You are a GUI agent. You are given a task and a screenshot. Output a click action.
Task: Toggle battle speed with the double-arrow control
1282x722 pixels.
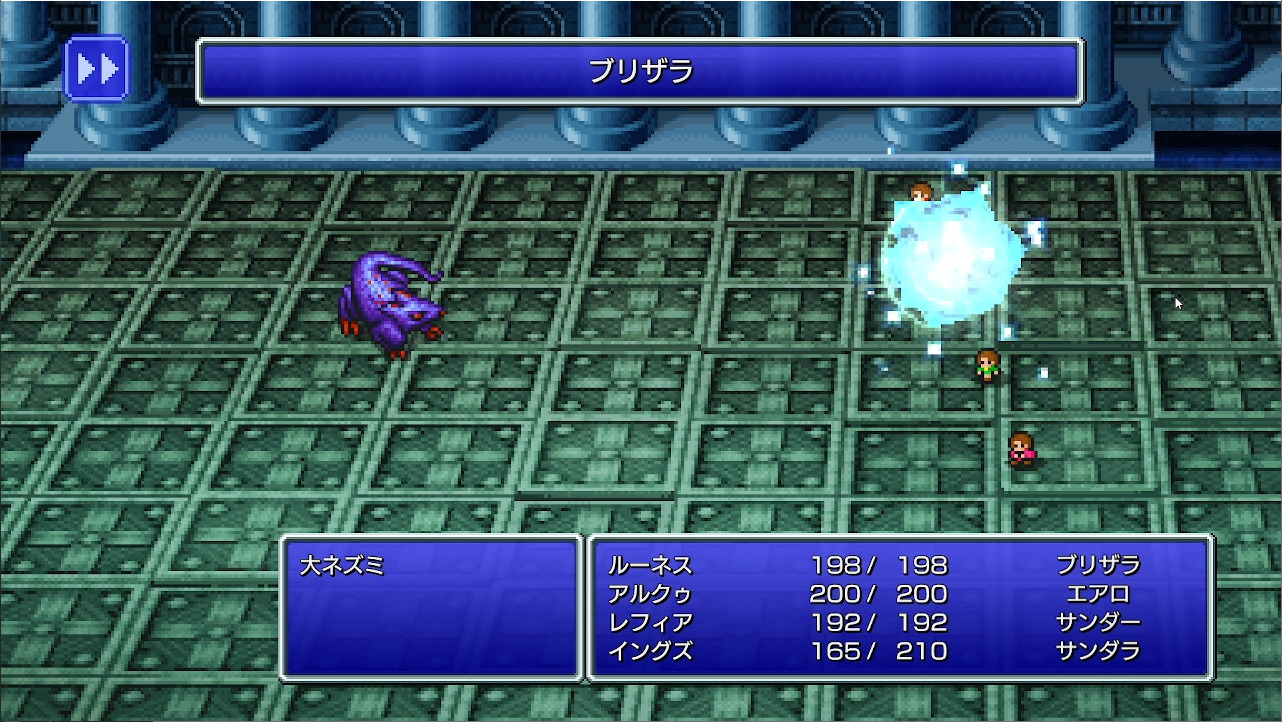coord(97,68)
